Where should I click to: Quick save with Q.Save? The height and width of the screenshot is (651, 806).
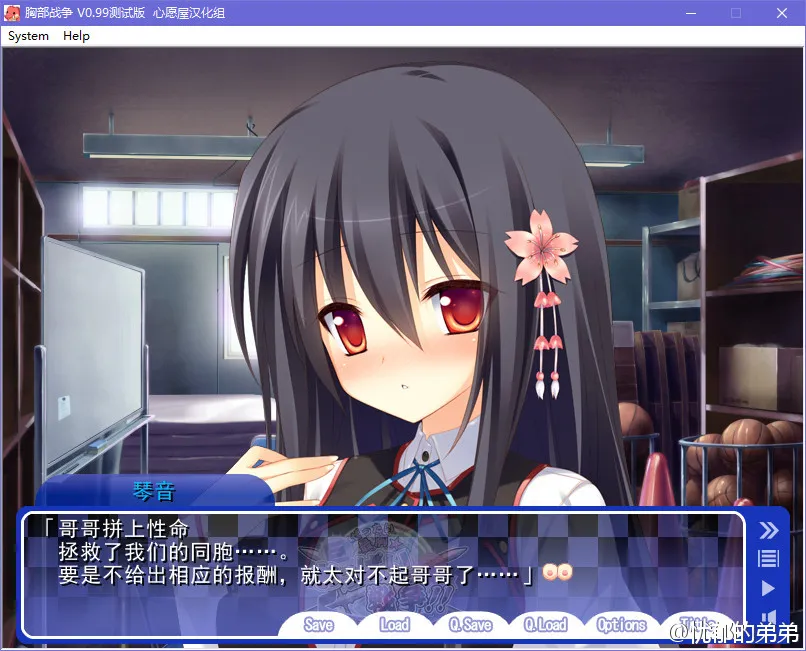pyautogui.click(x=470, y=625)
